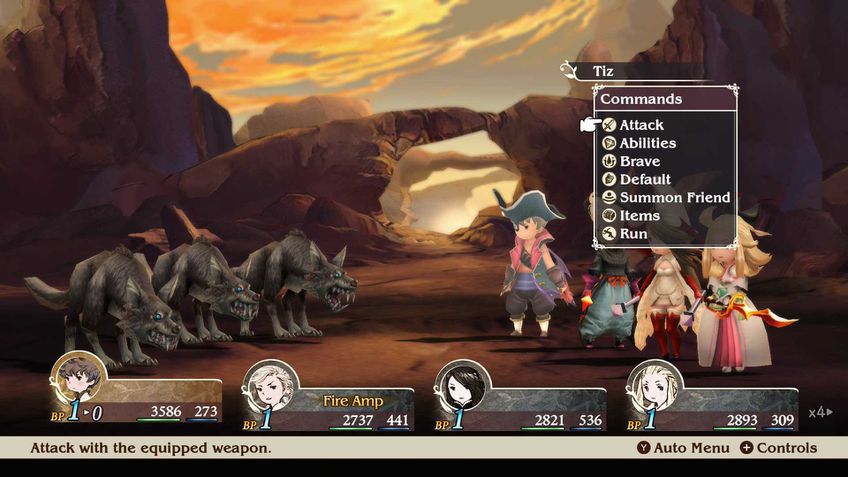Screen dimensions: 848x477
Task: Open the Auto Menu
Action: coord(683,448)
